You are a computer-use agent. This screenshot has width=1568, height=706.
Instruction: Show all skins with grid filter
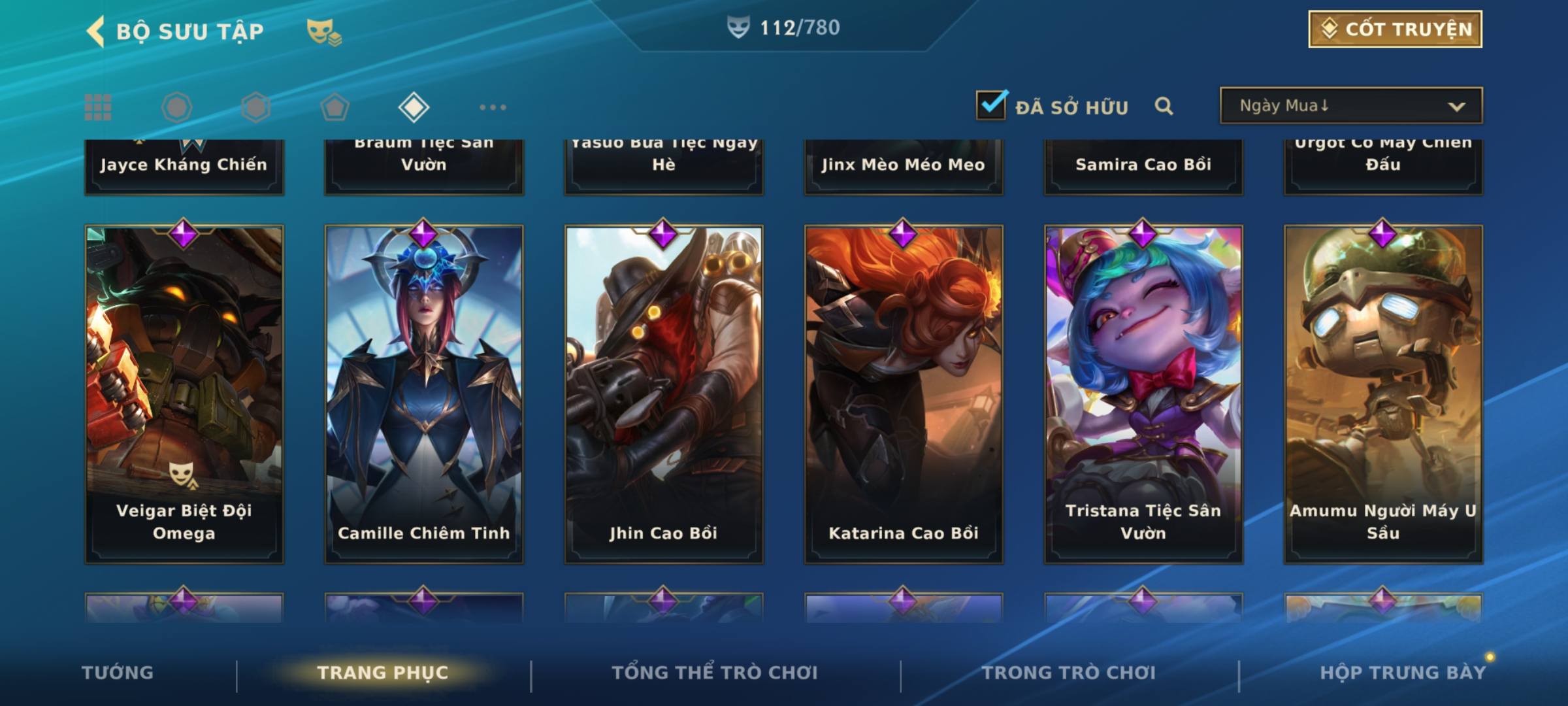pos(98,107)
